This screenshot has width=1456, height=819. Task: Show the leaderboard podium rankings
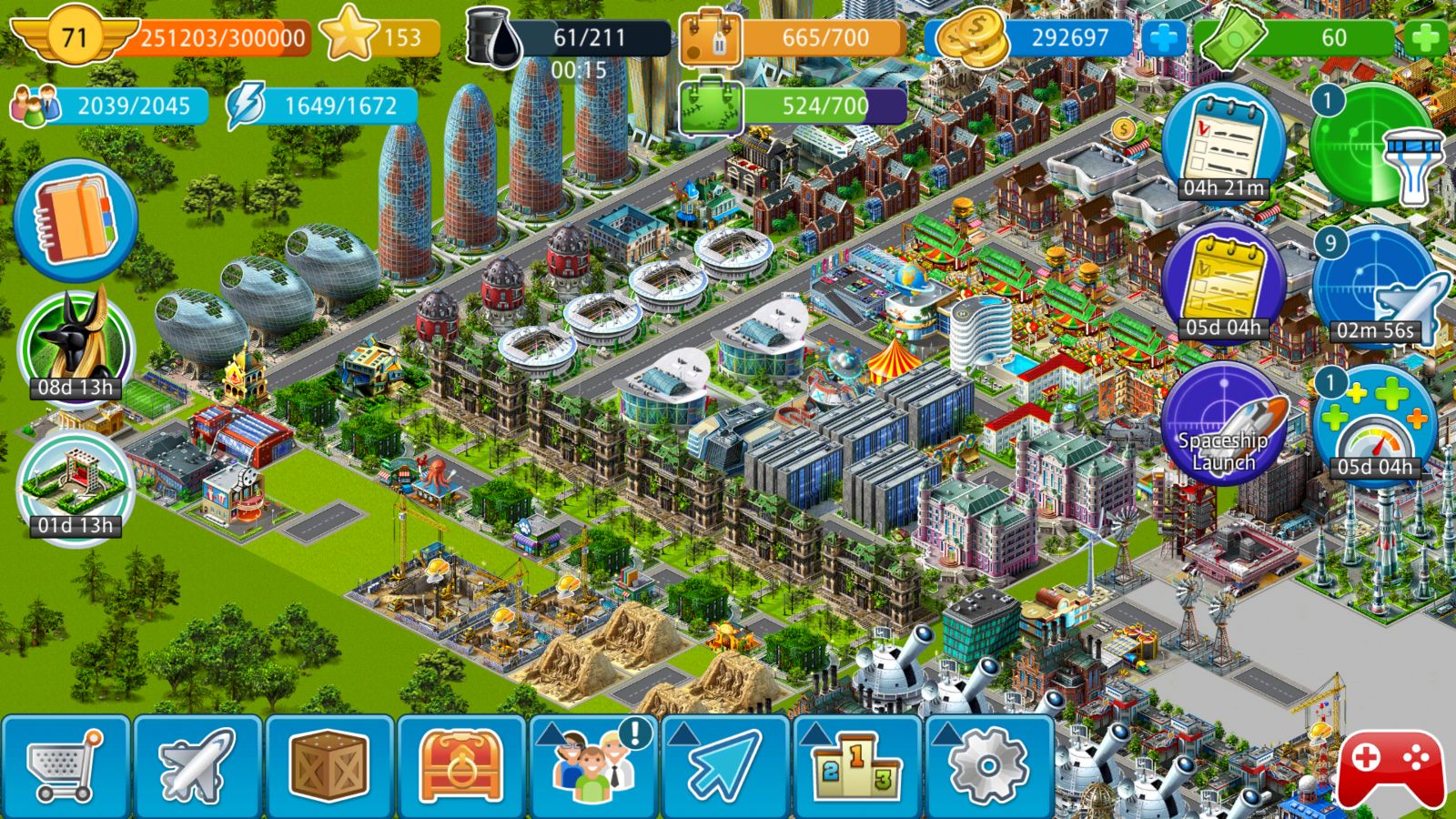click(x=857, y=766)
